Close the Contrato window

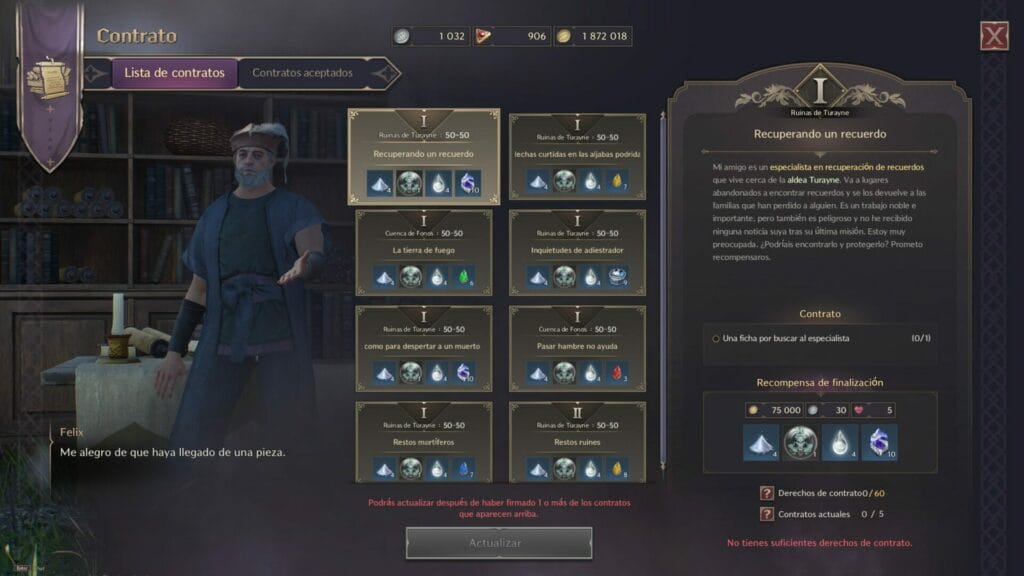pos(993,37)
